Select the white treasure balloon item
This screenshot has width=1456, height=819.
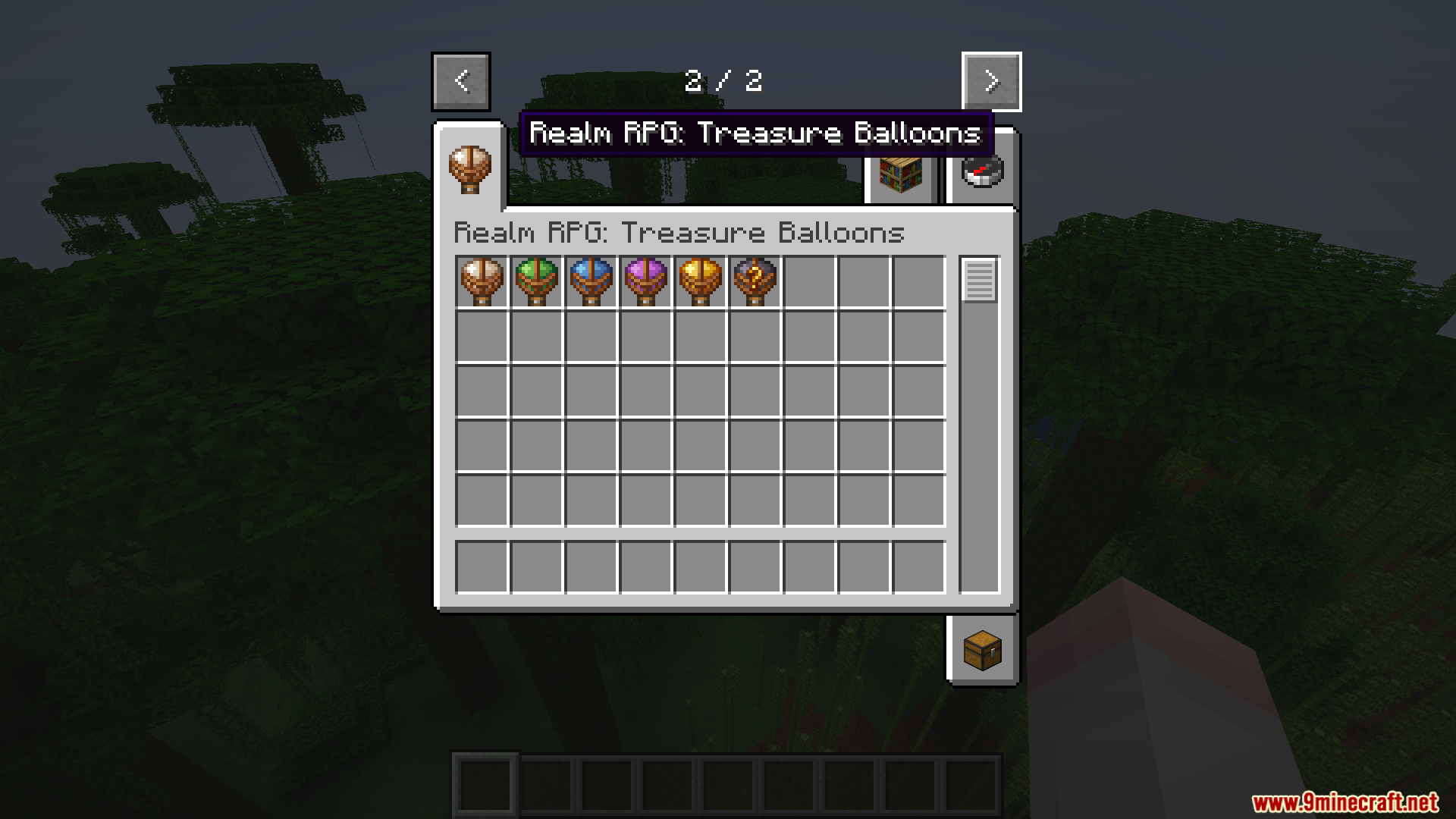(x=482, y=281)
